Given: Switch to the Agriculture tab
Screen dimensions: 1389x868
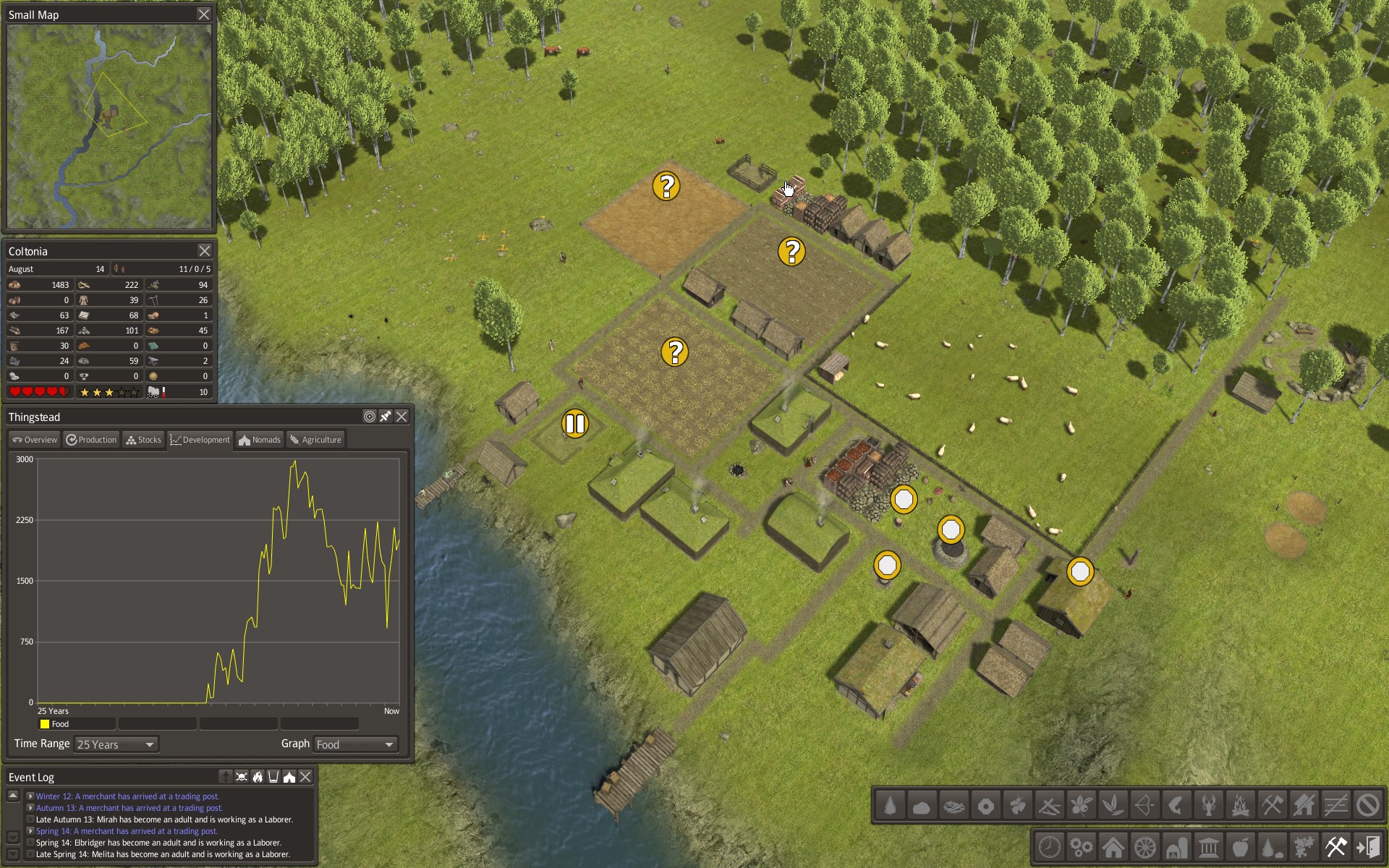Looking at the screenshot, I should (x=315, y=440).
